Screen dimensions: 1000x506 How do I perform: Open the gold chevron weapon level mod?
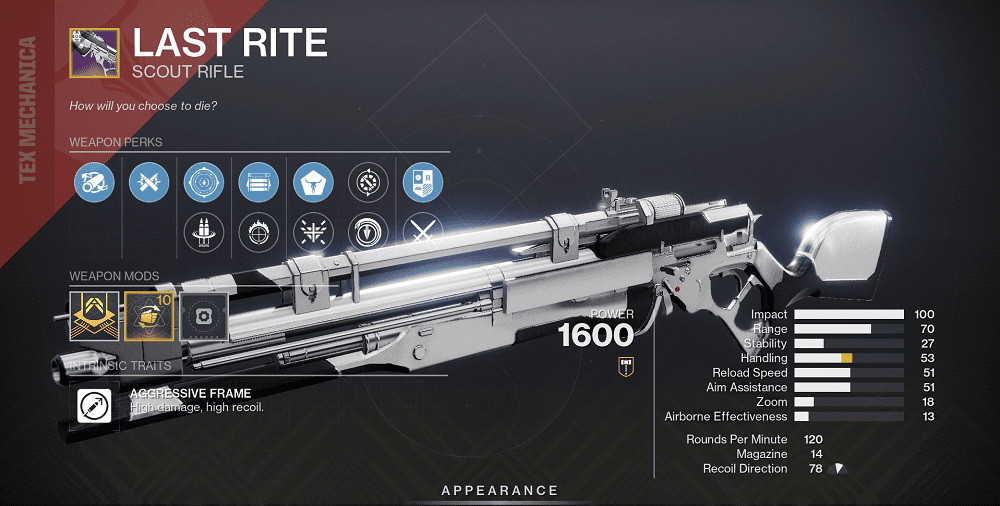(x=93, y=315)
